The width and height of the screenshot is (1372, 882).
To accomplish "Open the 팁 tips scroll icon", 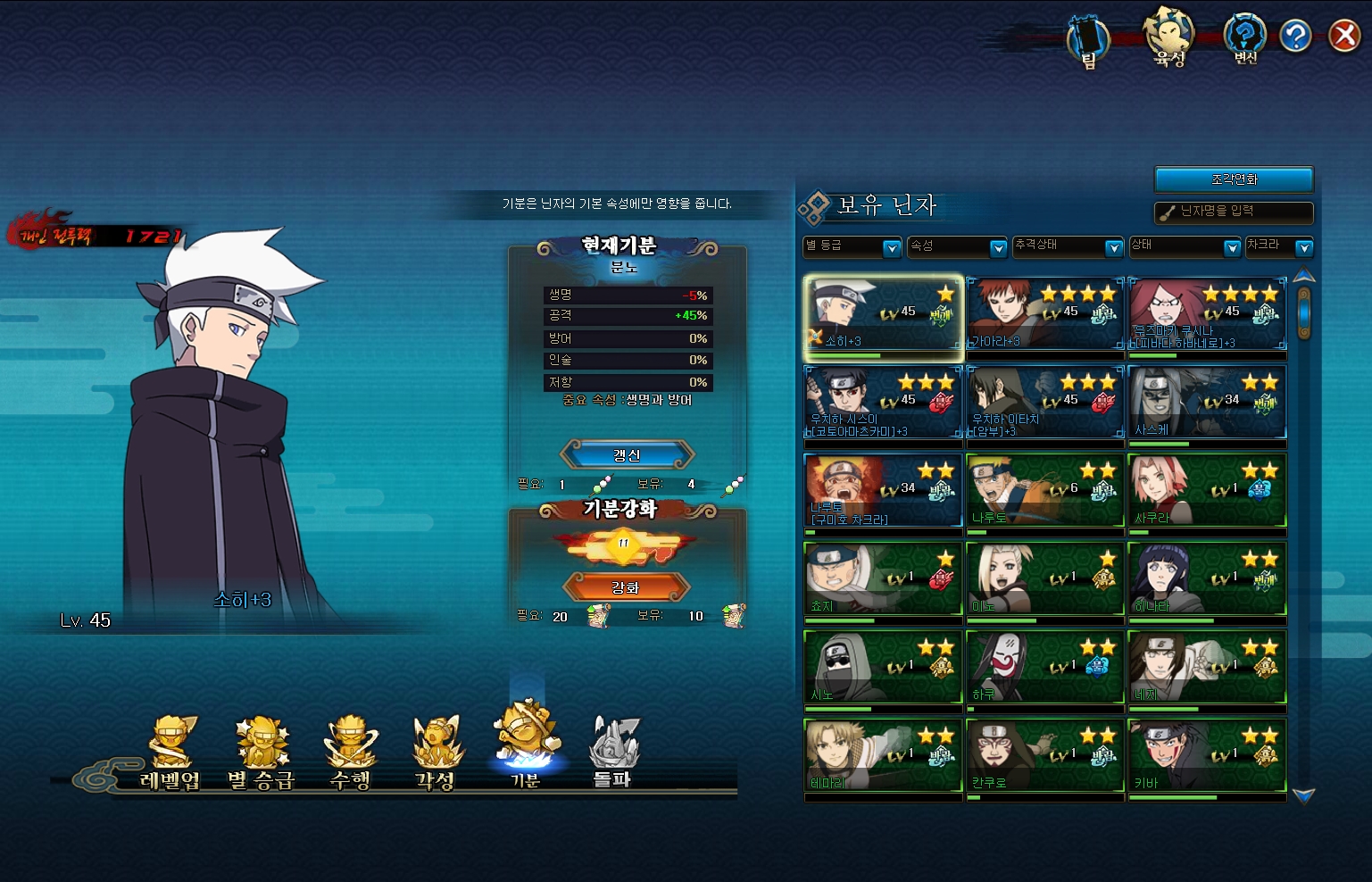I will 1088,41.
